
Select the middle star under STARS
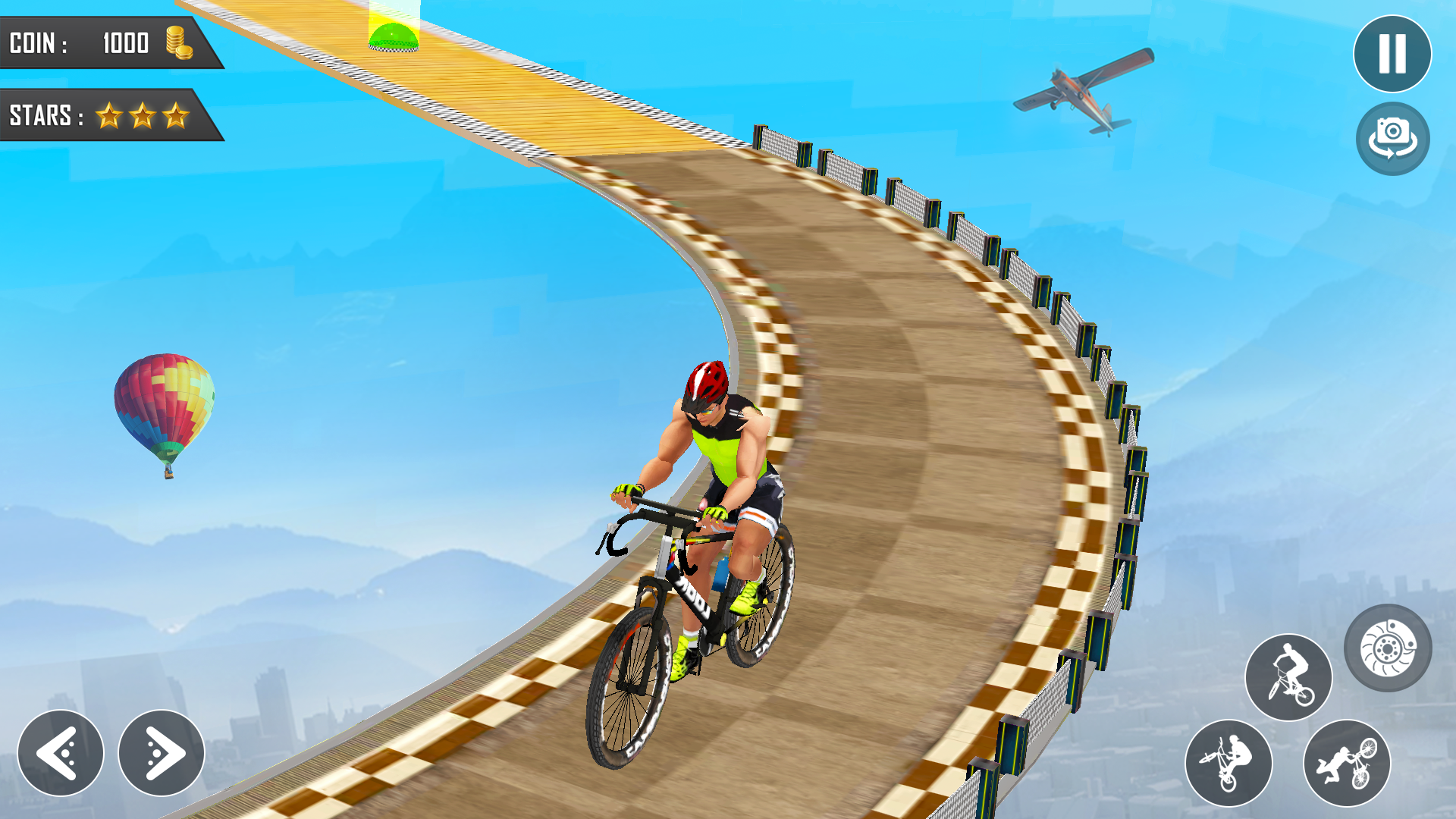[143, 115]
